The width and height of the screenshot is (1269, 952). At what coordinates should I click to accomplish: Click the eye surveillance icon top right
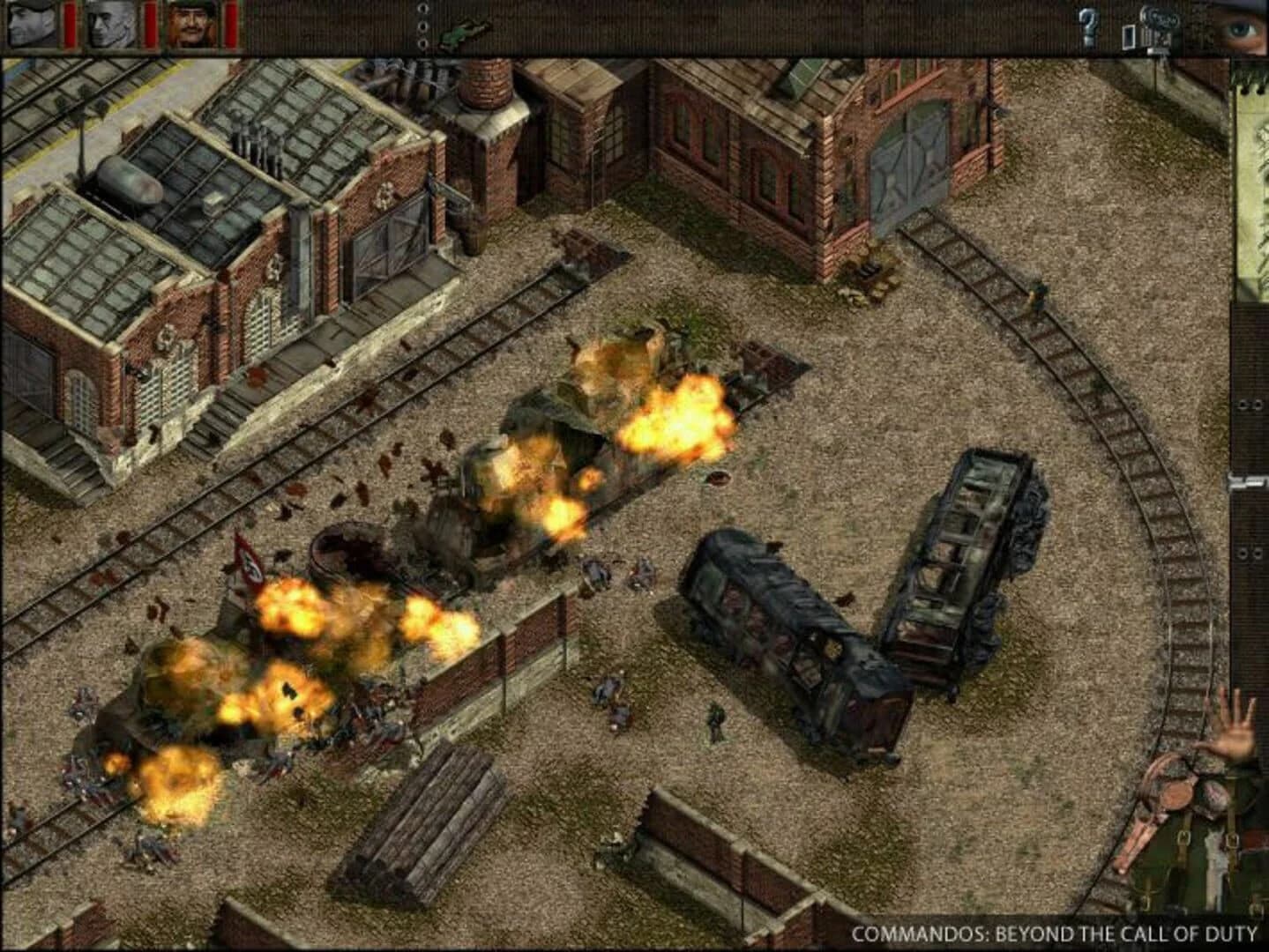(1238, 26)
